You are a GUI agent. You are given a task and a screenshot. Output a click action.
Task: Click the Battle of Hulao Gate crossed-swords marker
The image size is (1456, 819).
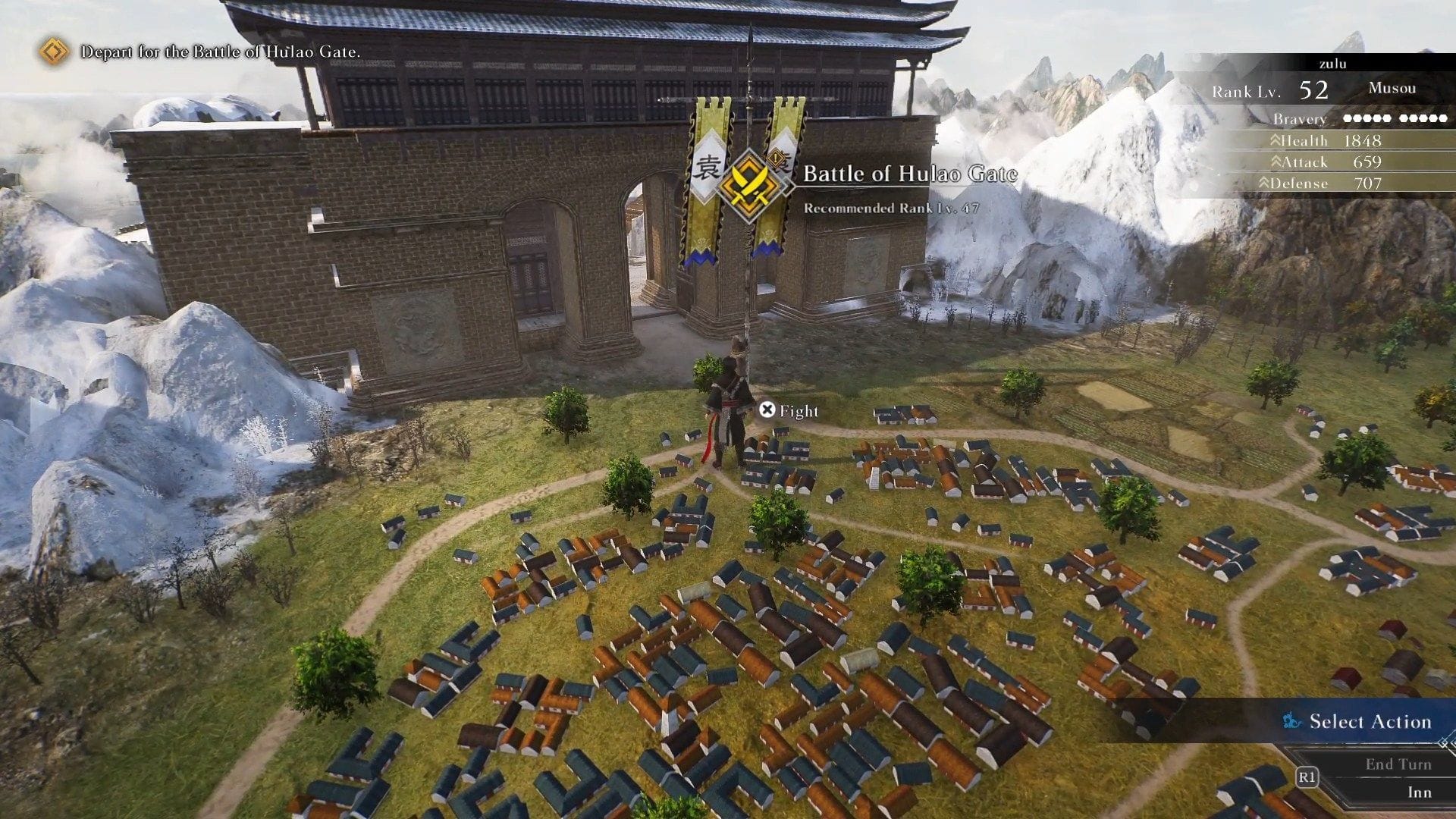coord(748,184)
